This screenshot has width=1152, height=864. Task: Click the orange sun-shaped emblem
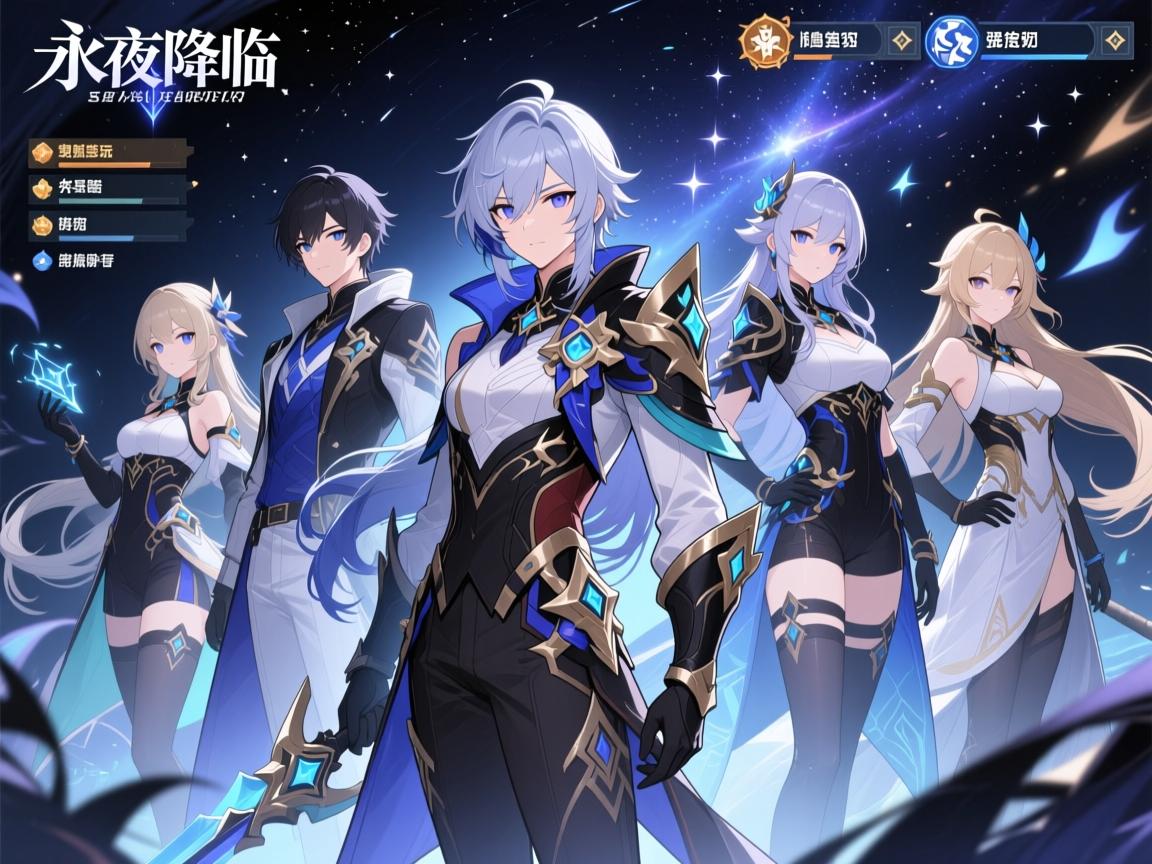(761, 40)
